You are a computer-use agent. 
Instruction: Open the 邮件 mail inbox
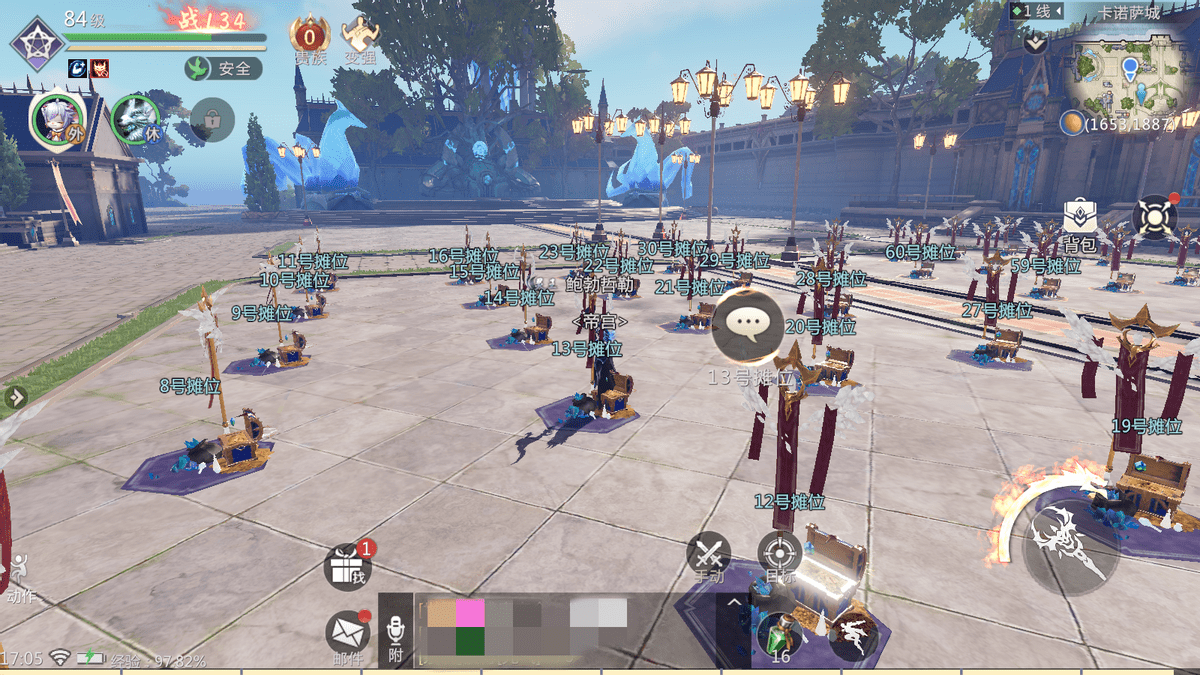tap(346, 634)
